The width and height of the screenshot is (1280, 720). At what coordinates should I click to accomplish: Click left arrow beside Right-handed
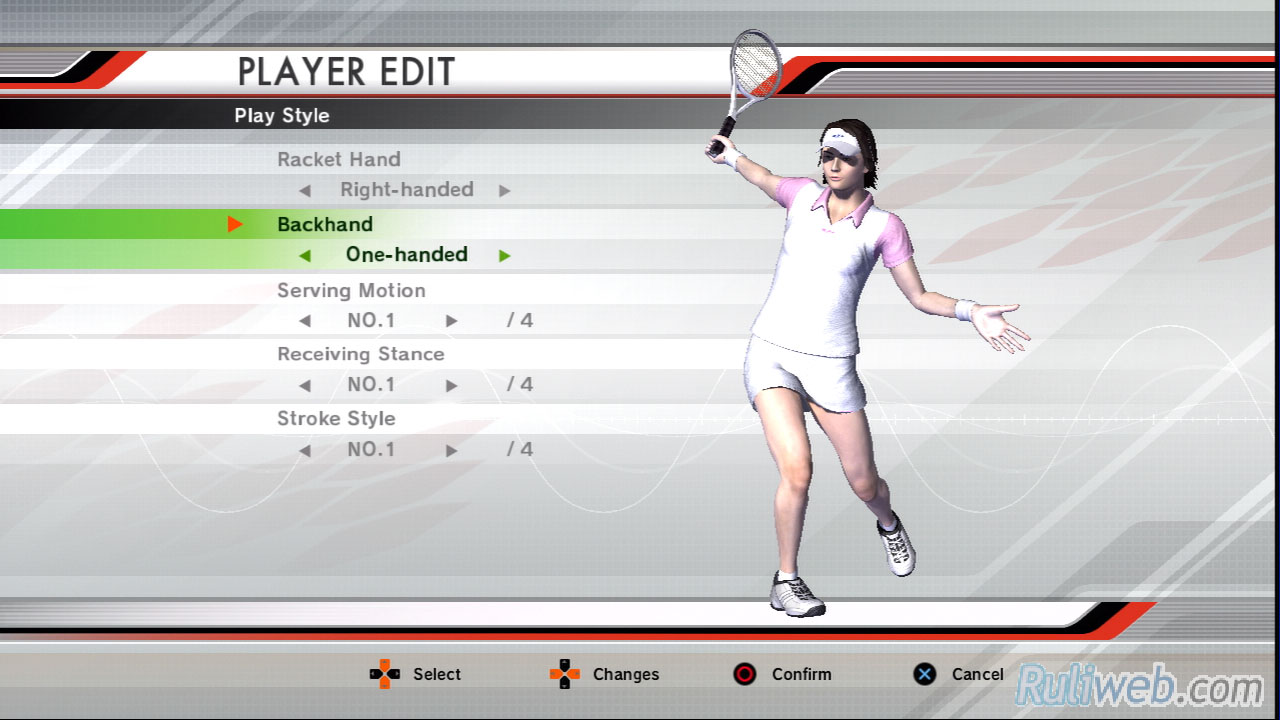click(305, 191)
